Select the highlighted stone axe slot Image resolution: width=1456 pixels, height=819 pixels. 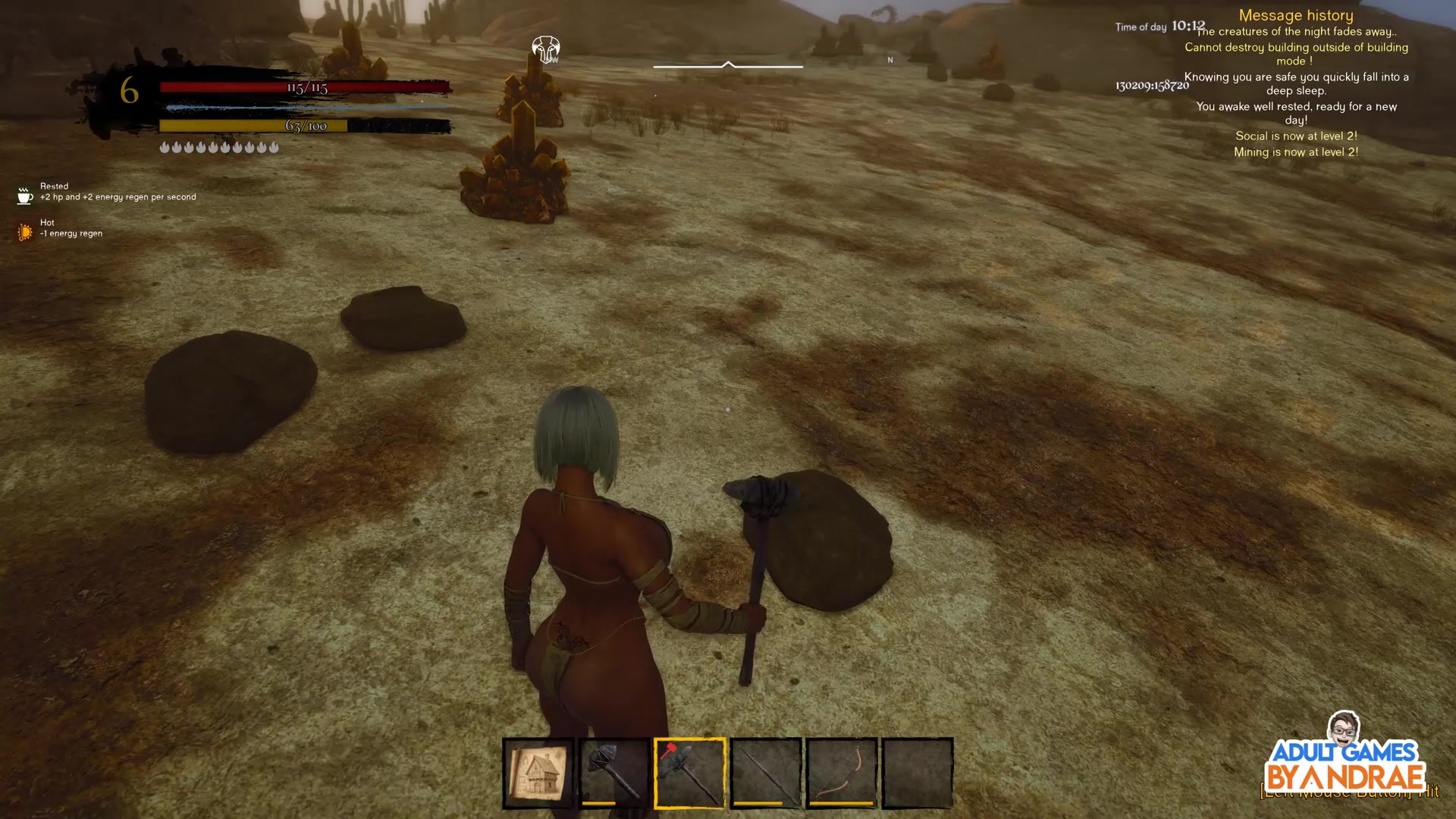coord(689,773)
